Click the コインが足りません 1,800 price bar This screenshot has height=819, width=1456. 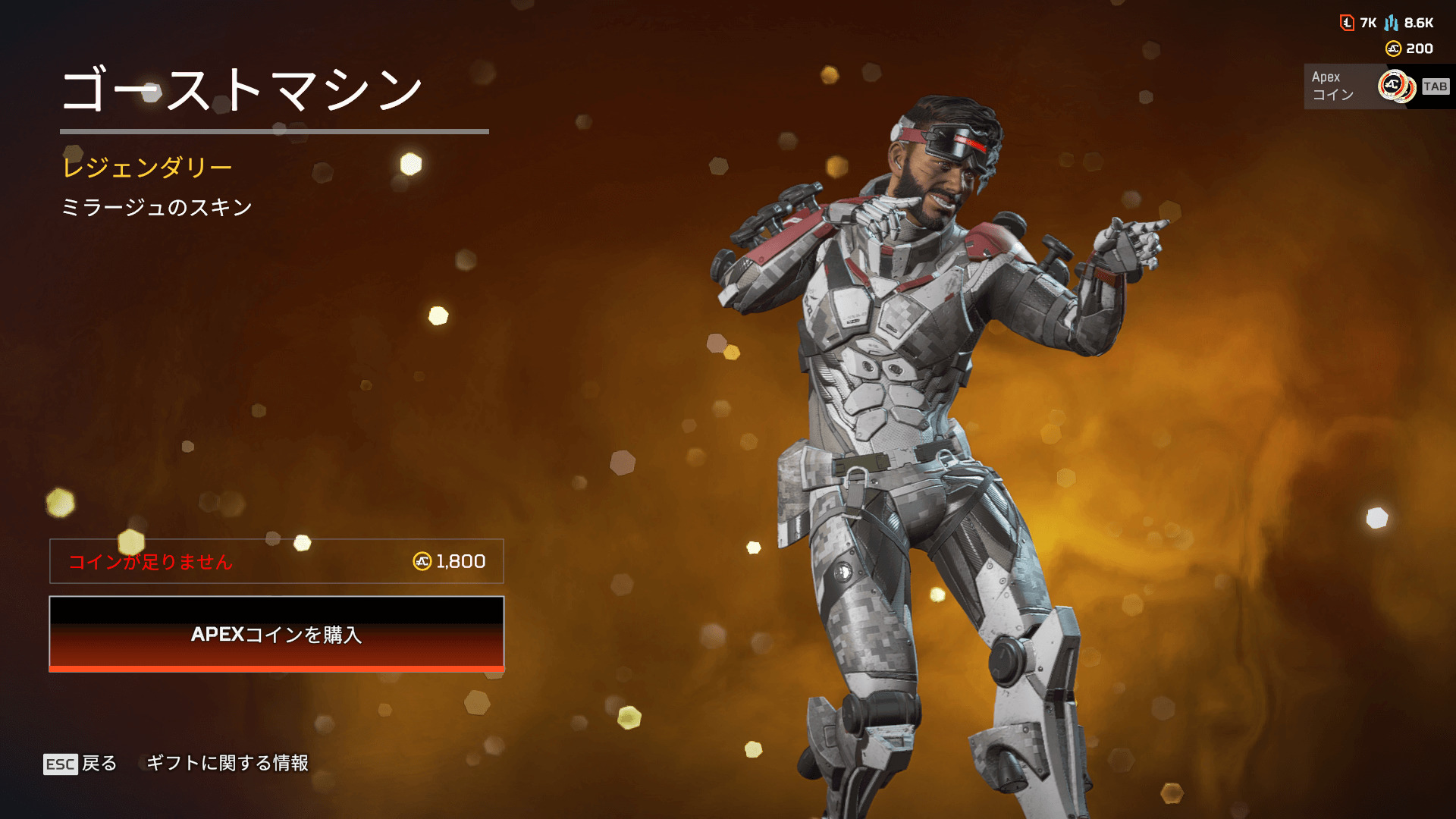tap(277, 561)
